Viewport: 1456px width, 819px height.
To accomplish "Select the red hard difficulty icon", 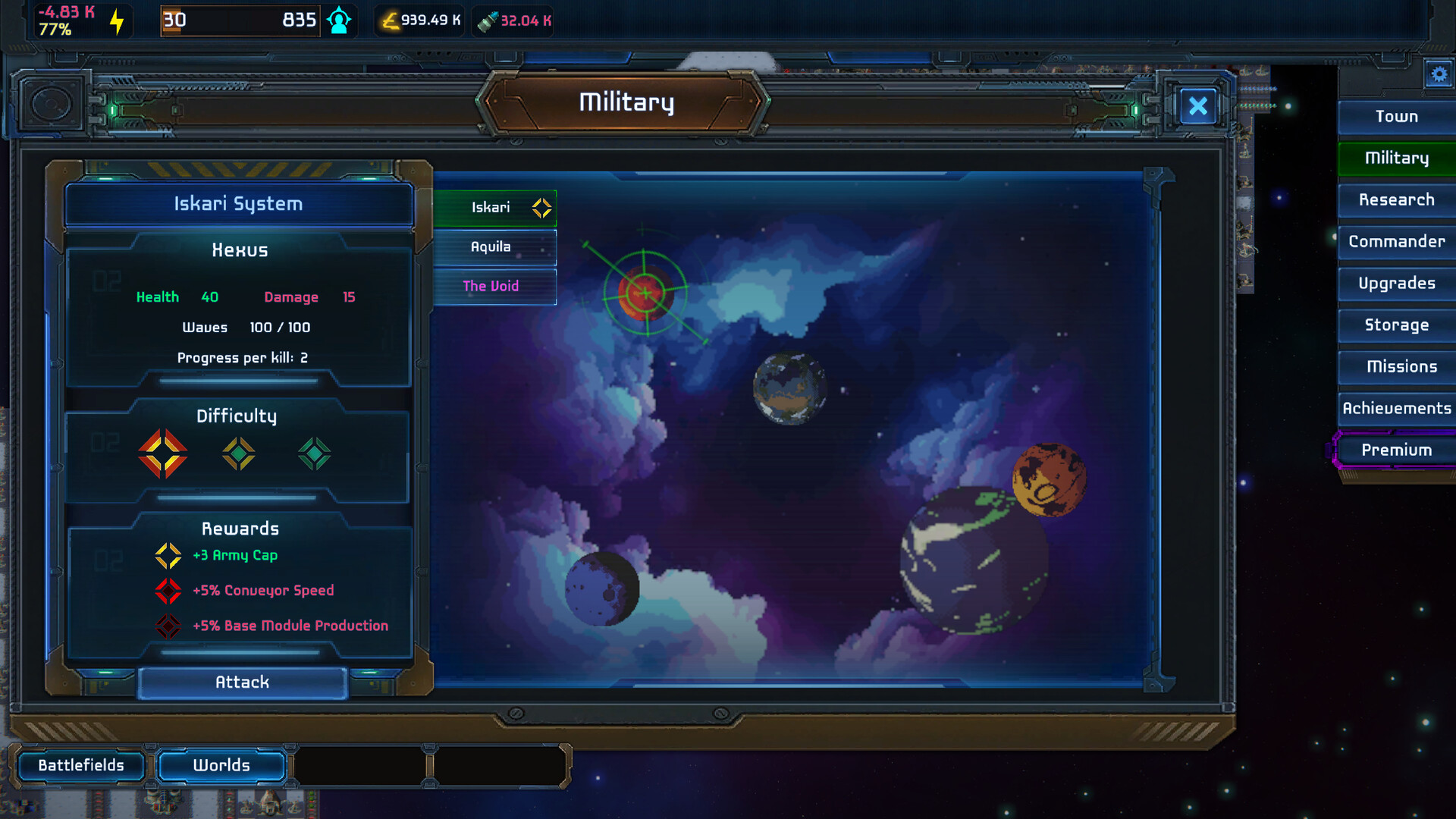I will coord(164,454).
